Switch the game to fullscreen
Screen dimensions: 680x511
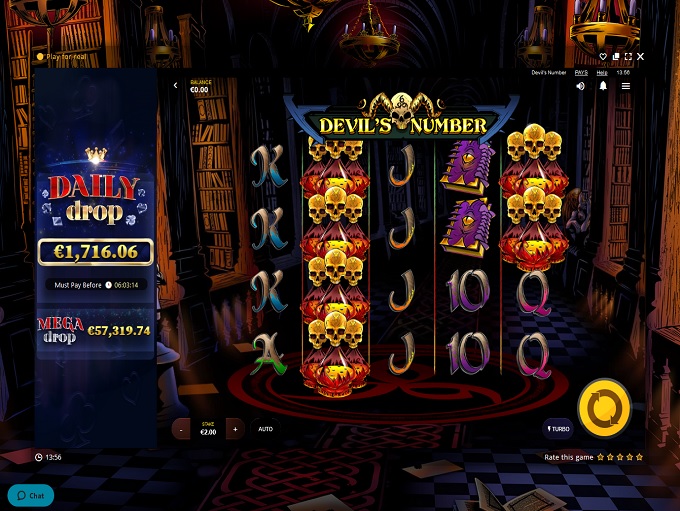coord(628,57)
